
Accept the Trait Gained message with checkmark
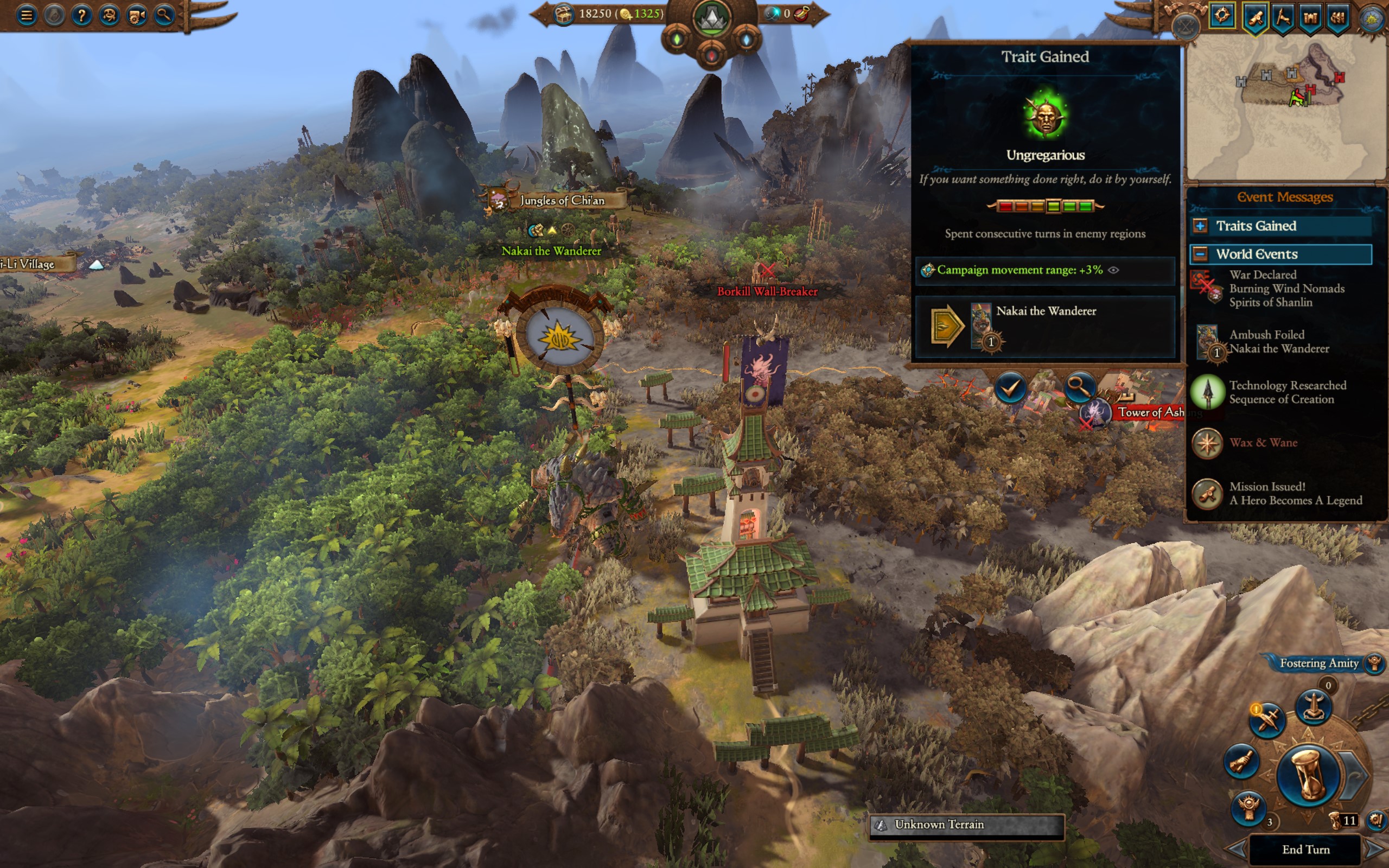tap(1010, 388)
